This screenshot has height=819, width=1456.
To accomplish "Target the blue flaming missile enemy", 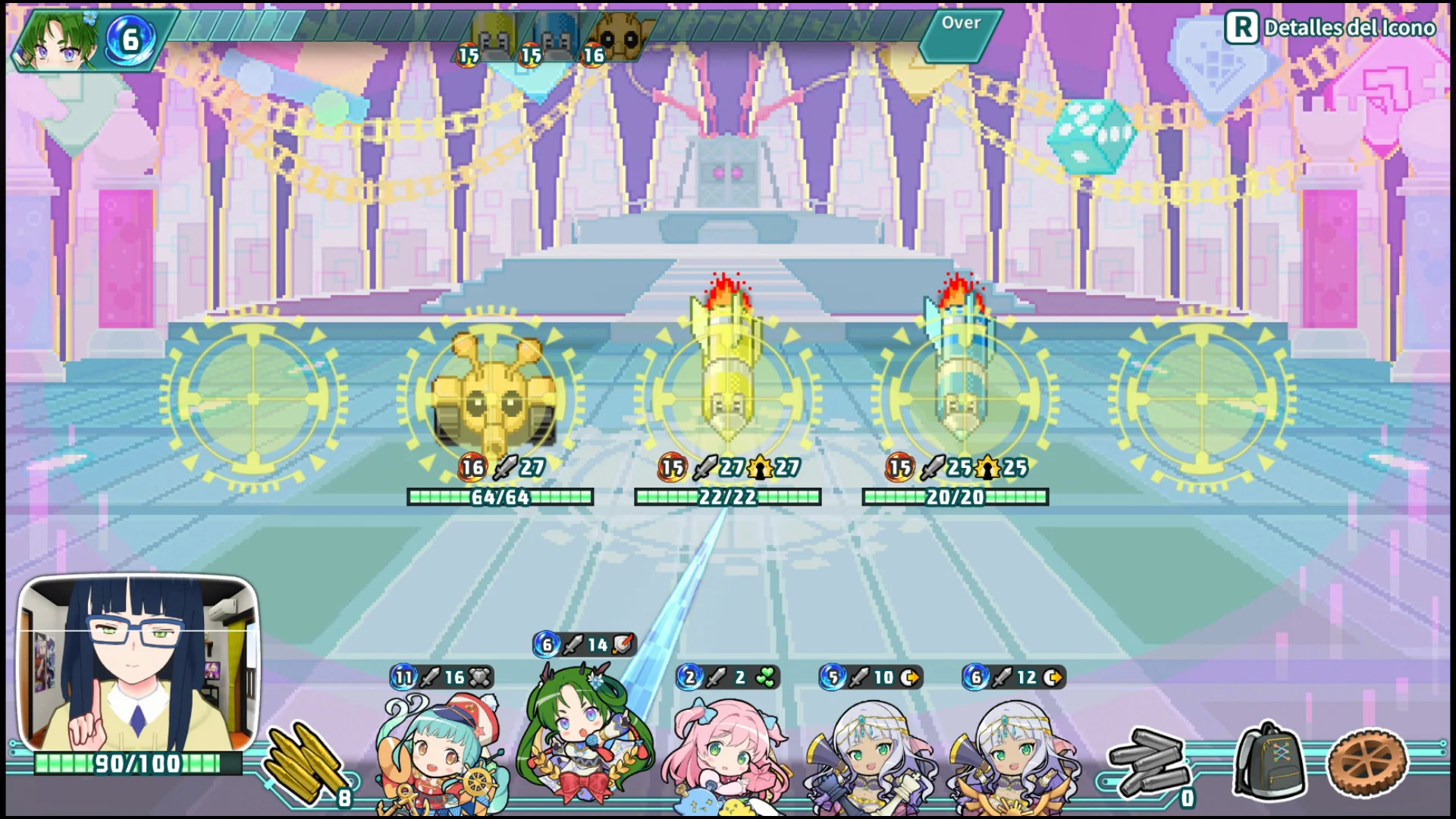I will coord(960,372).
